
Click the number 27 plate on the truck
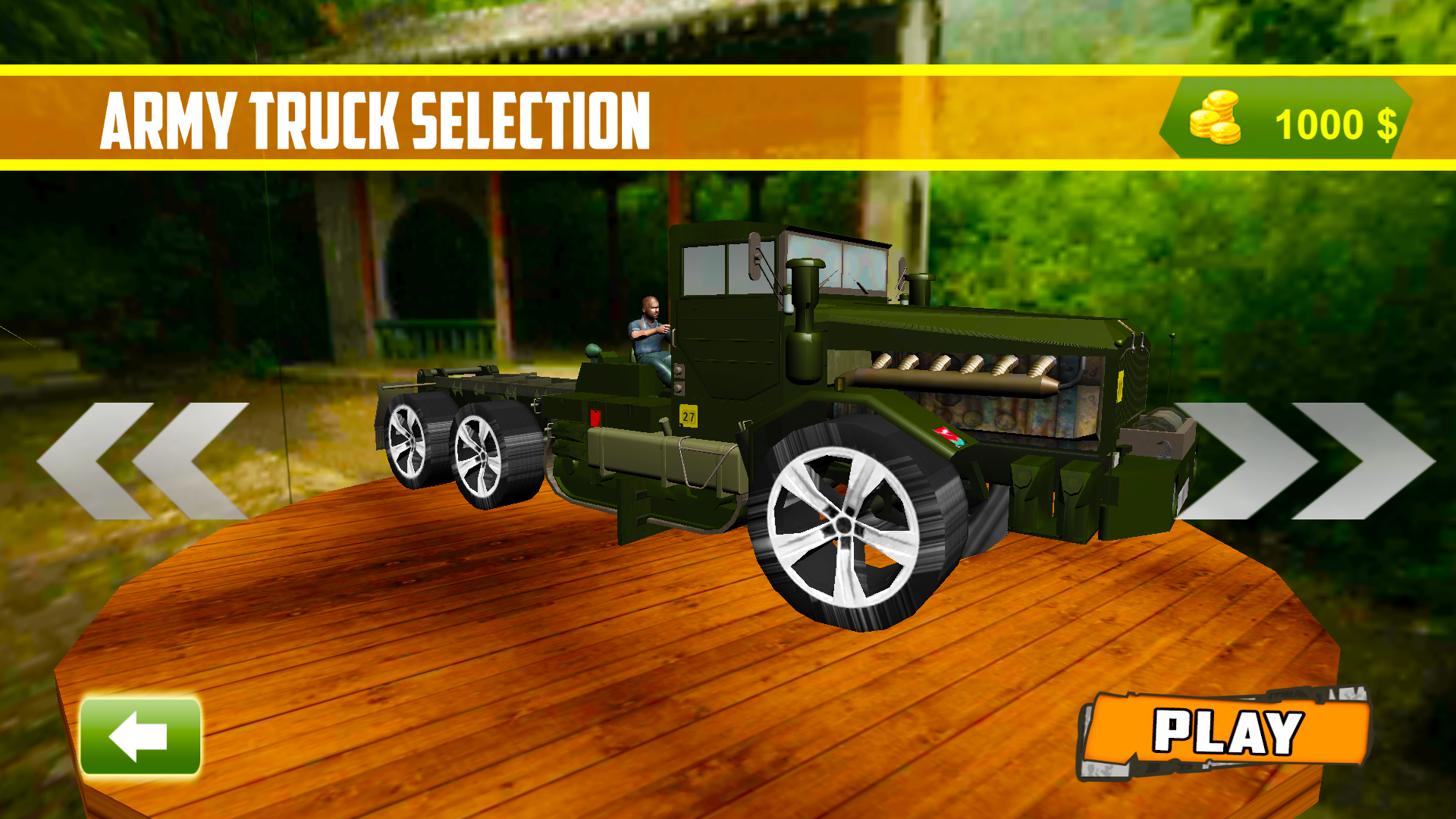point(689,416)
